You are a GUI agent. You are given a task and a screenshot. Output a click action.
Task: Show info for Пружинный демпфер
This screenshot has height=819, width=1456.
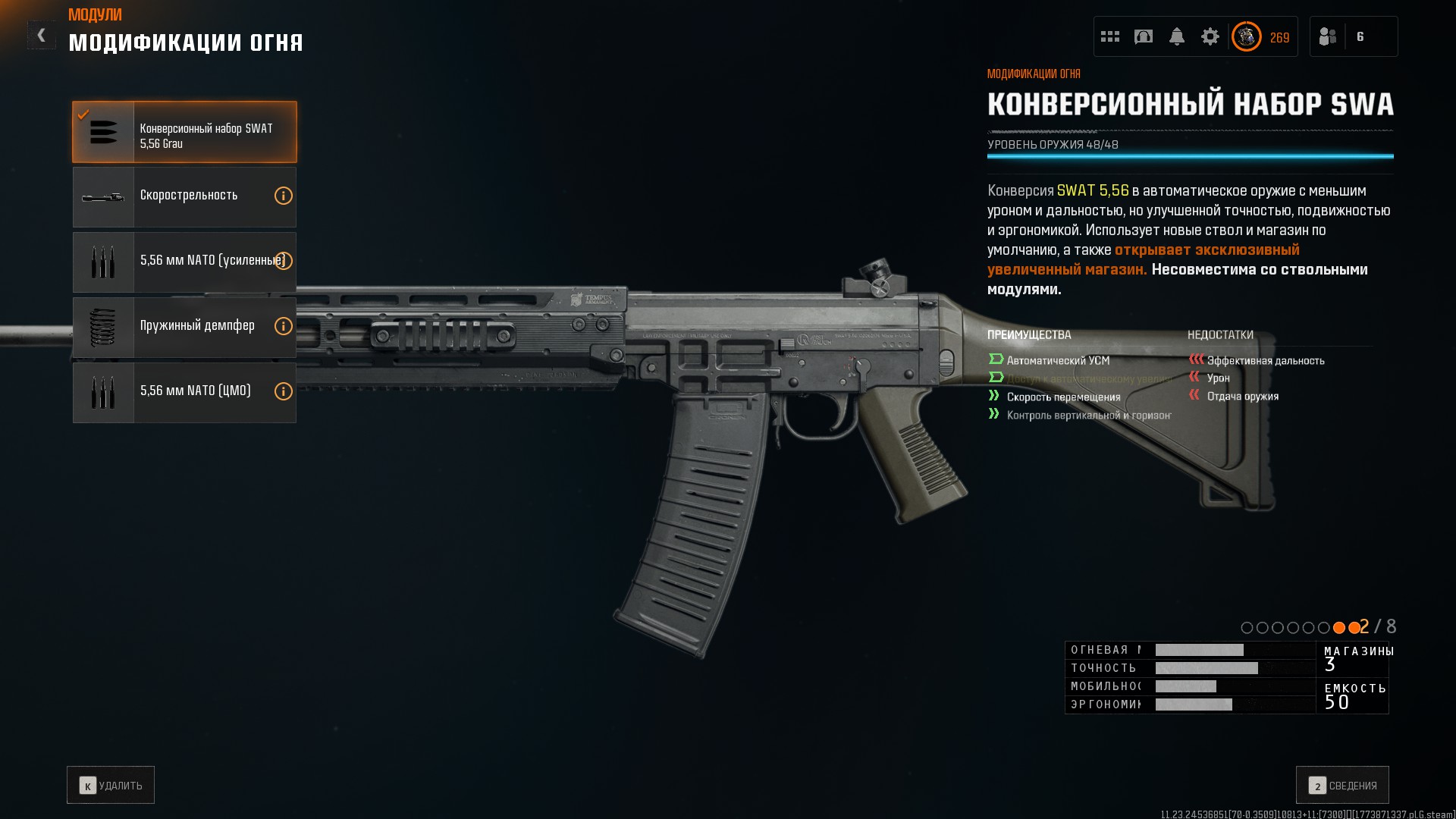(x=283, y=326)
